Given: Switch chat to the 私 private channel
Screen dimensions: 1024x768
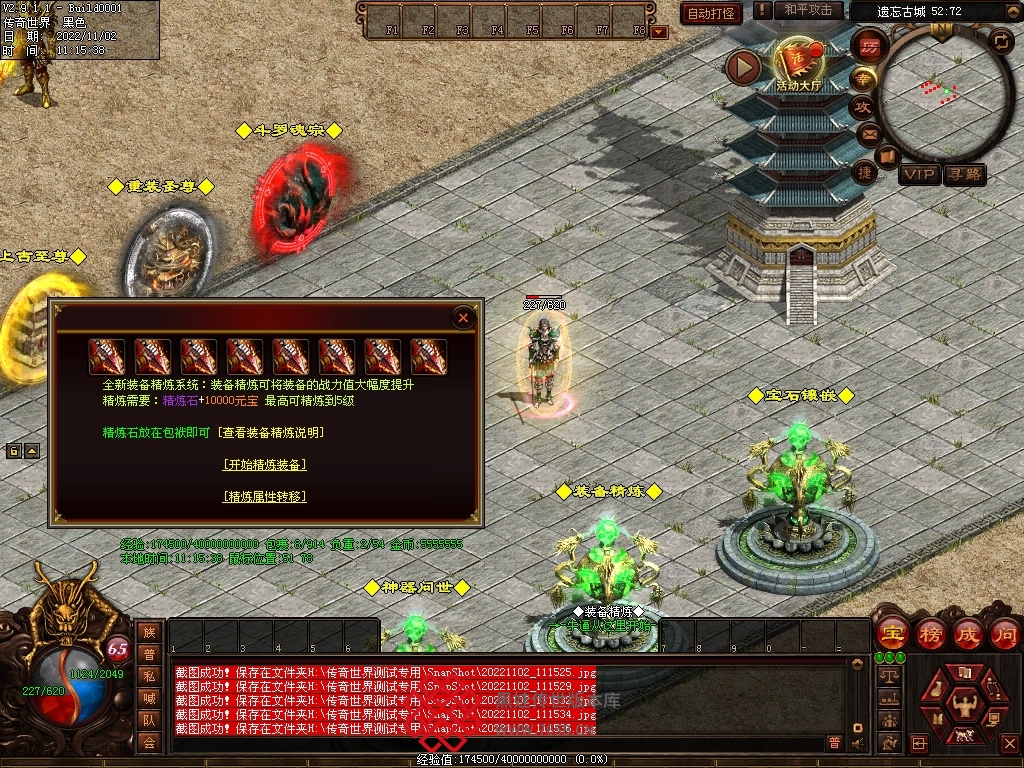Looking at the screenshot, I should click(149, 675).
